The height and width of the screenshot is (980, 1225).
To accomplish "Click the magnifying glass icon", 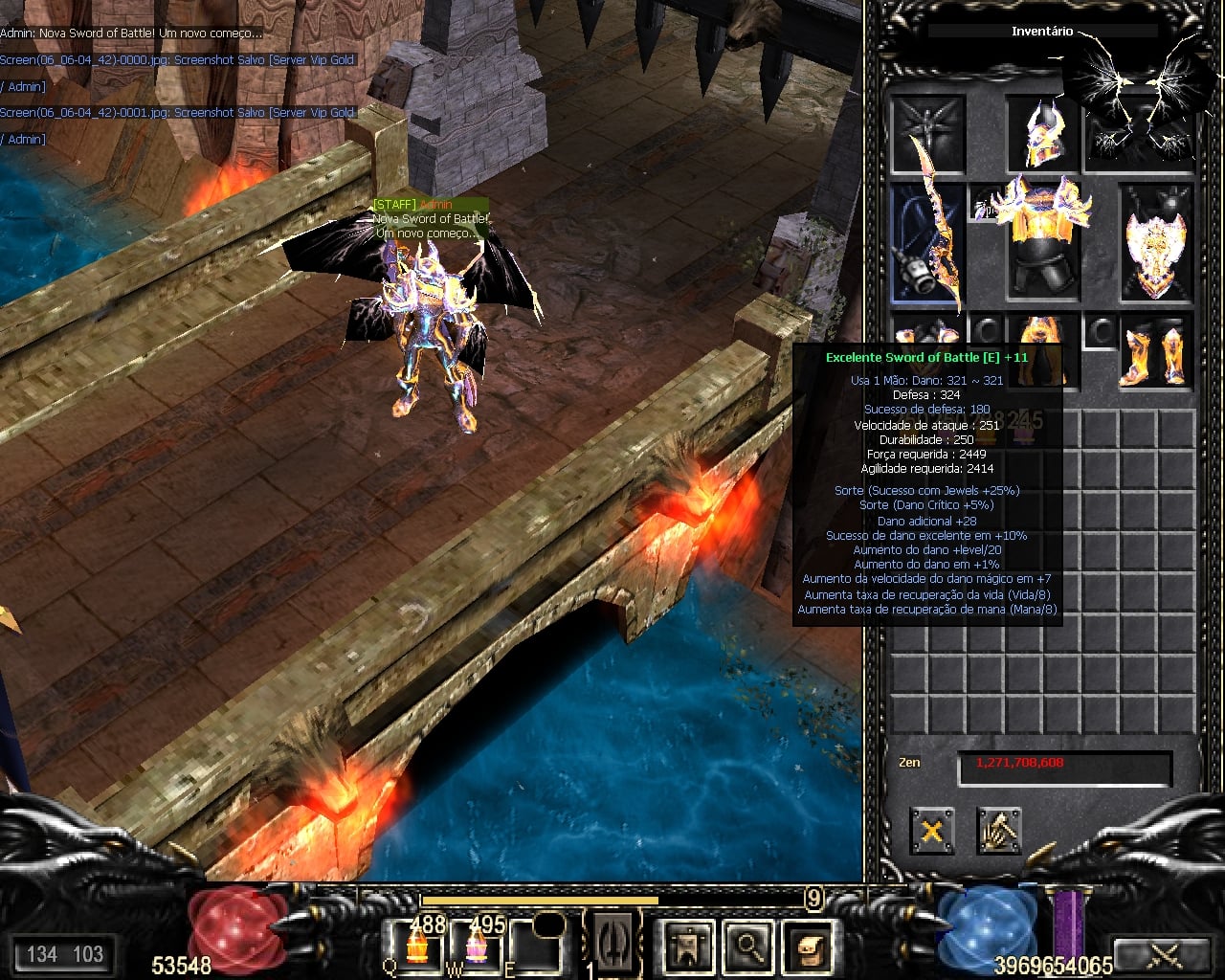I will pos(748,947).
